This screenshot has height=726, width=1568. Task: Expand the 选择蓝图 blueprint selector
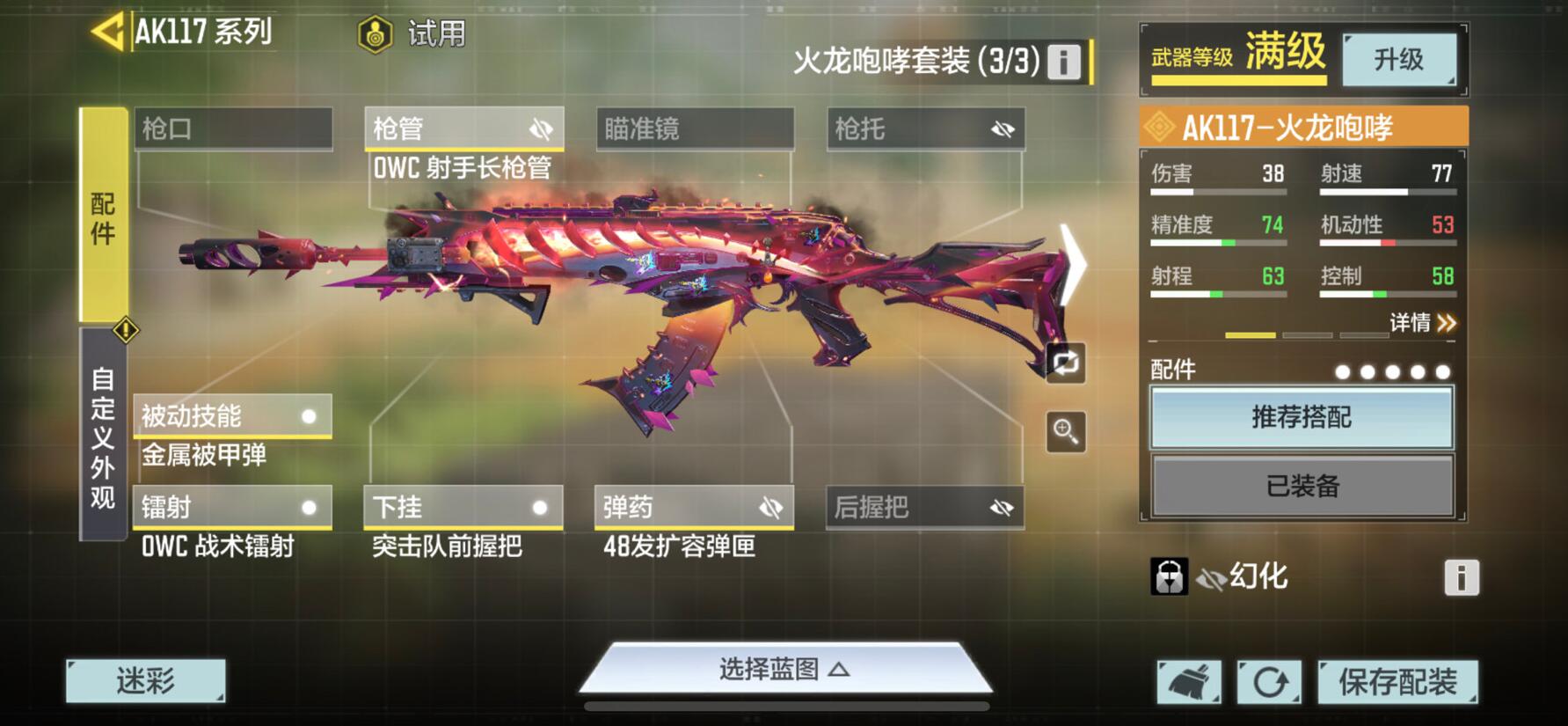[x=784, y=670]
